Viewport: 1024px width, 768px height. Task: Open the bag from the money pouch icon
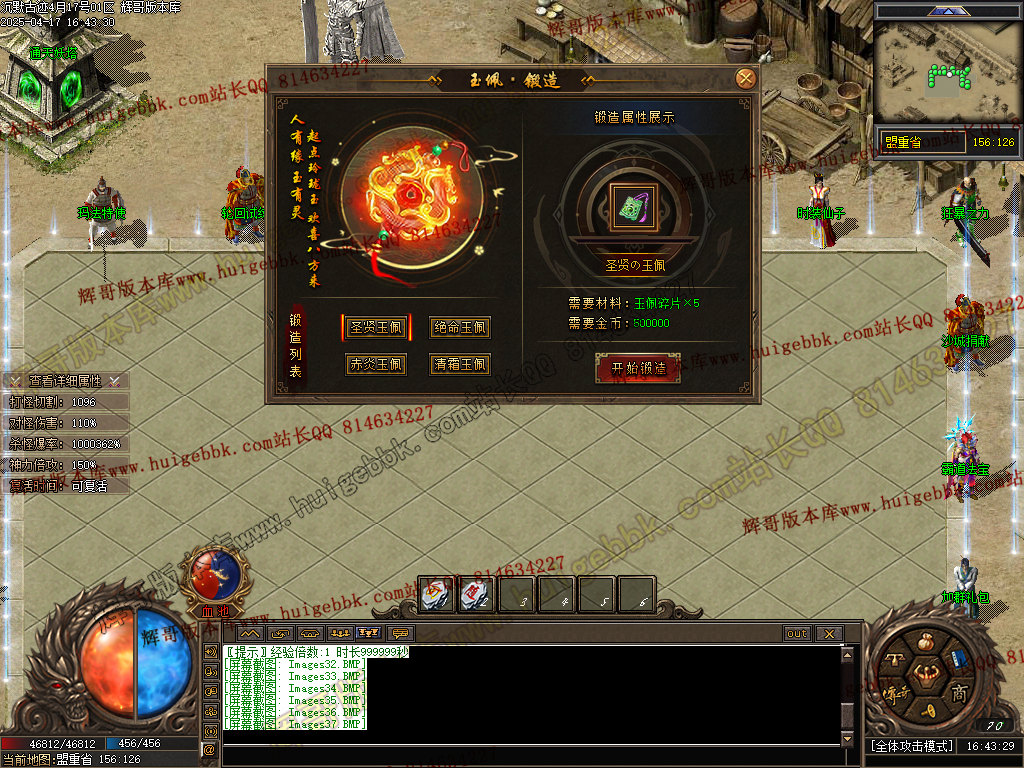pyautogui.click(x=927, y=640)
